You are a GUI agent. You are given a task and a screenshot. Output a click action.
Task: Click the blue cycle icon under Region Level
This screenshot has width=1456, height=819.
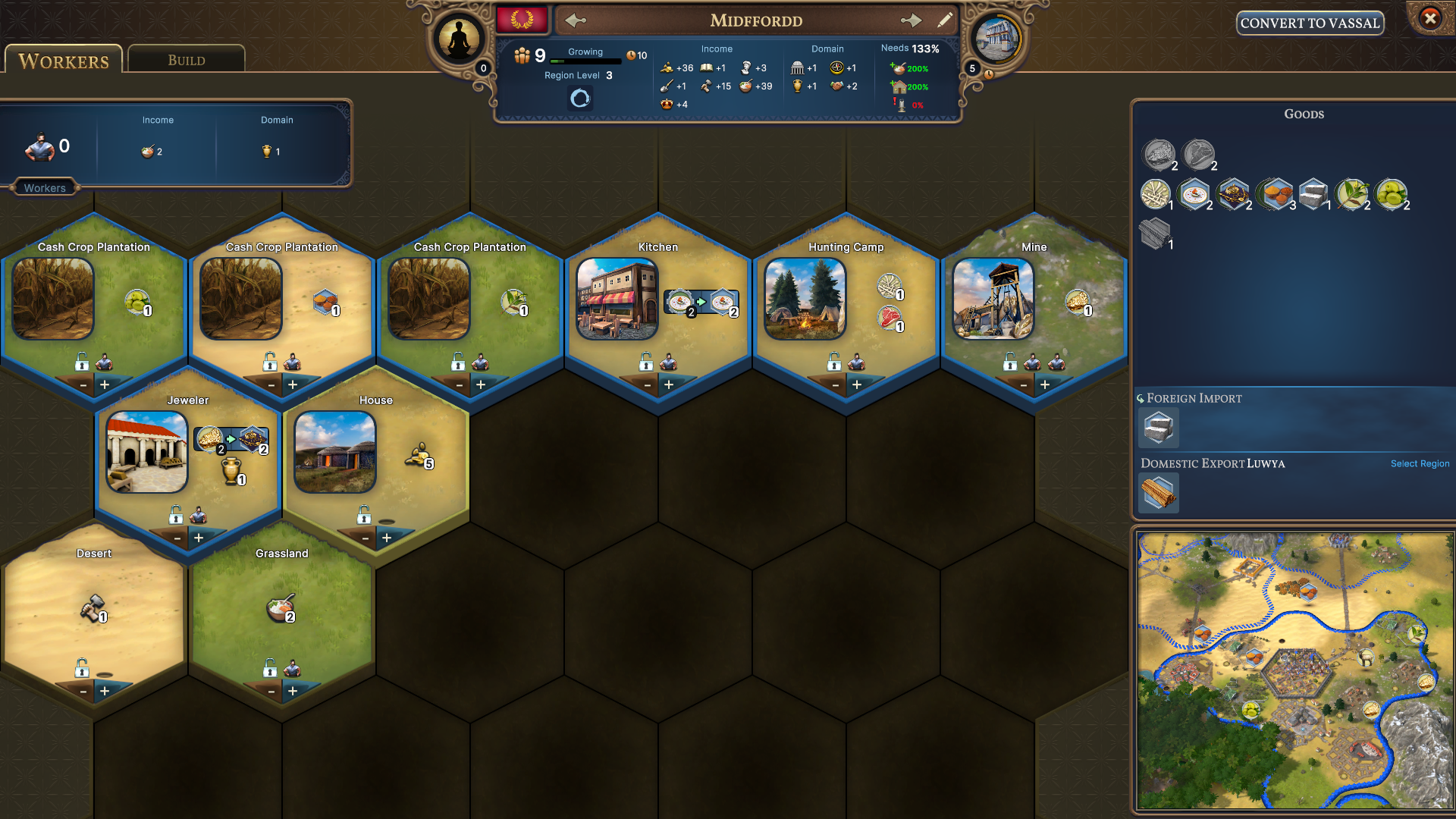[x=579, y=99]
